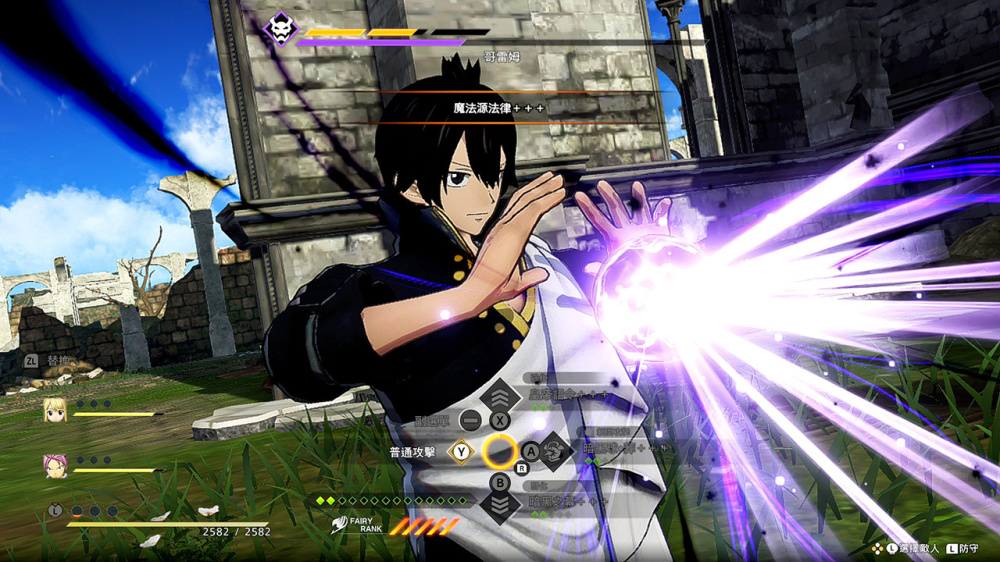Select pink-haired Natsu's party portrait
This screenshot has height=562, width=1000.
(x=54, y=465)
